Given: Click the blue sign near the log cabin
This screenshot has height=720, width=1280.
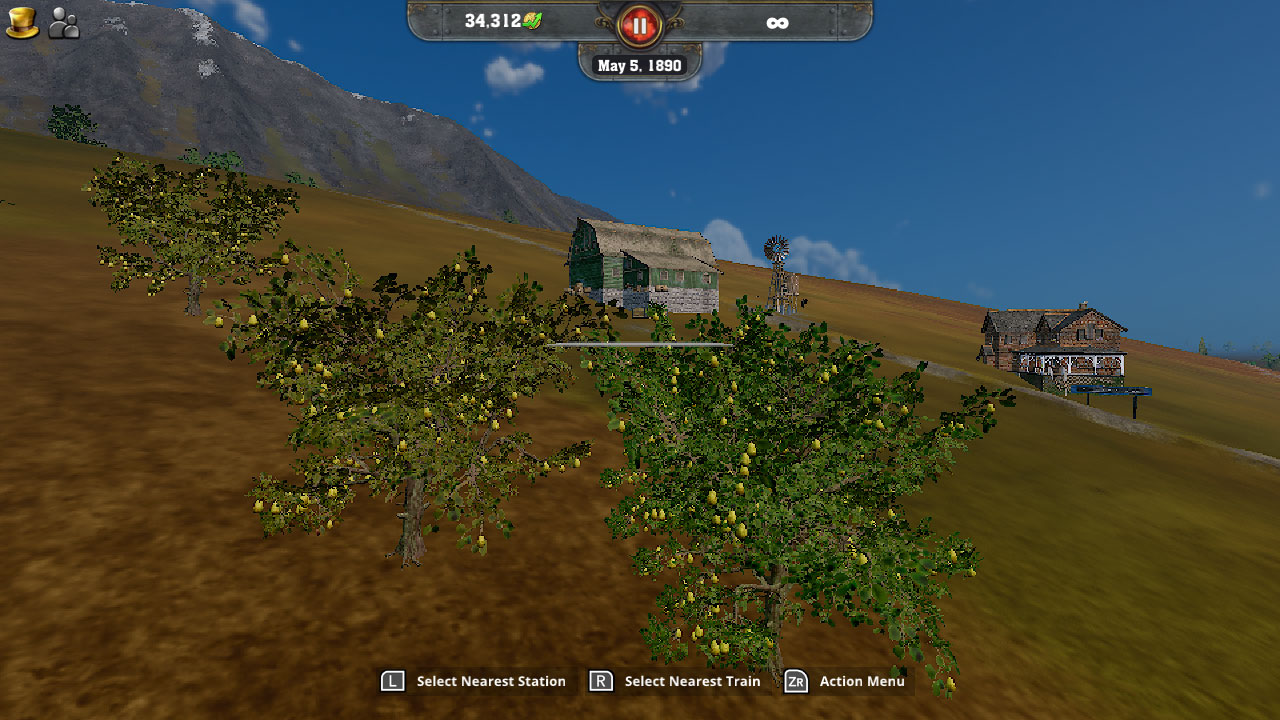Looking at the screenshot, I should click(x=1110, y=390).
